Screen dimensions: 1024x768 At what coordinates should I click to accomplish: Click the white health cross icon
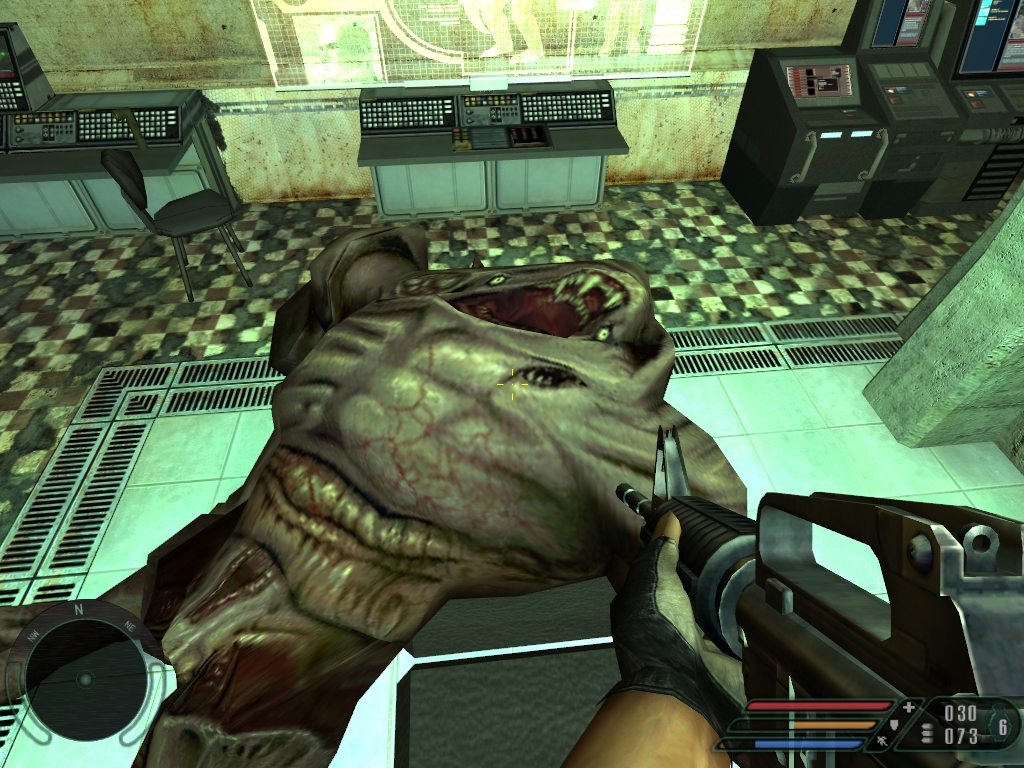point(908,707)
